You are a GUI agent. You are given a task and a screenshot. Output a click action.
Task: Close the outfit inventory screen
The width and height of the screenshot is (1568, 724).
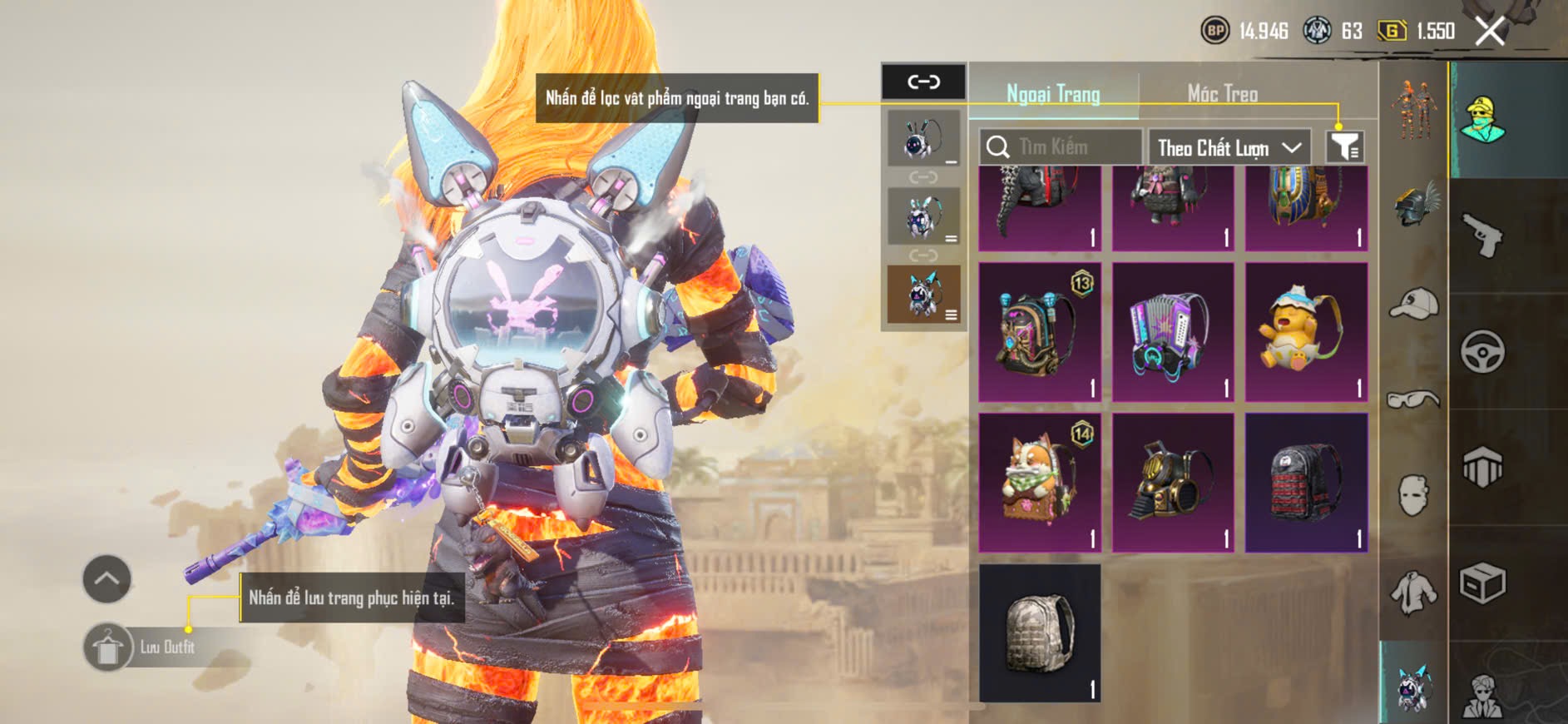click(x=1489, y=32)
